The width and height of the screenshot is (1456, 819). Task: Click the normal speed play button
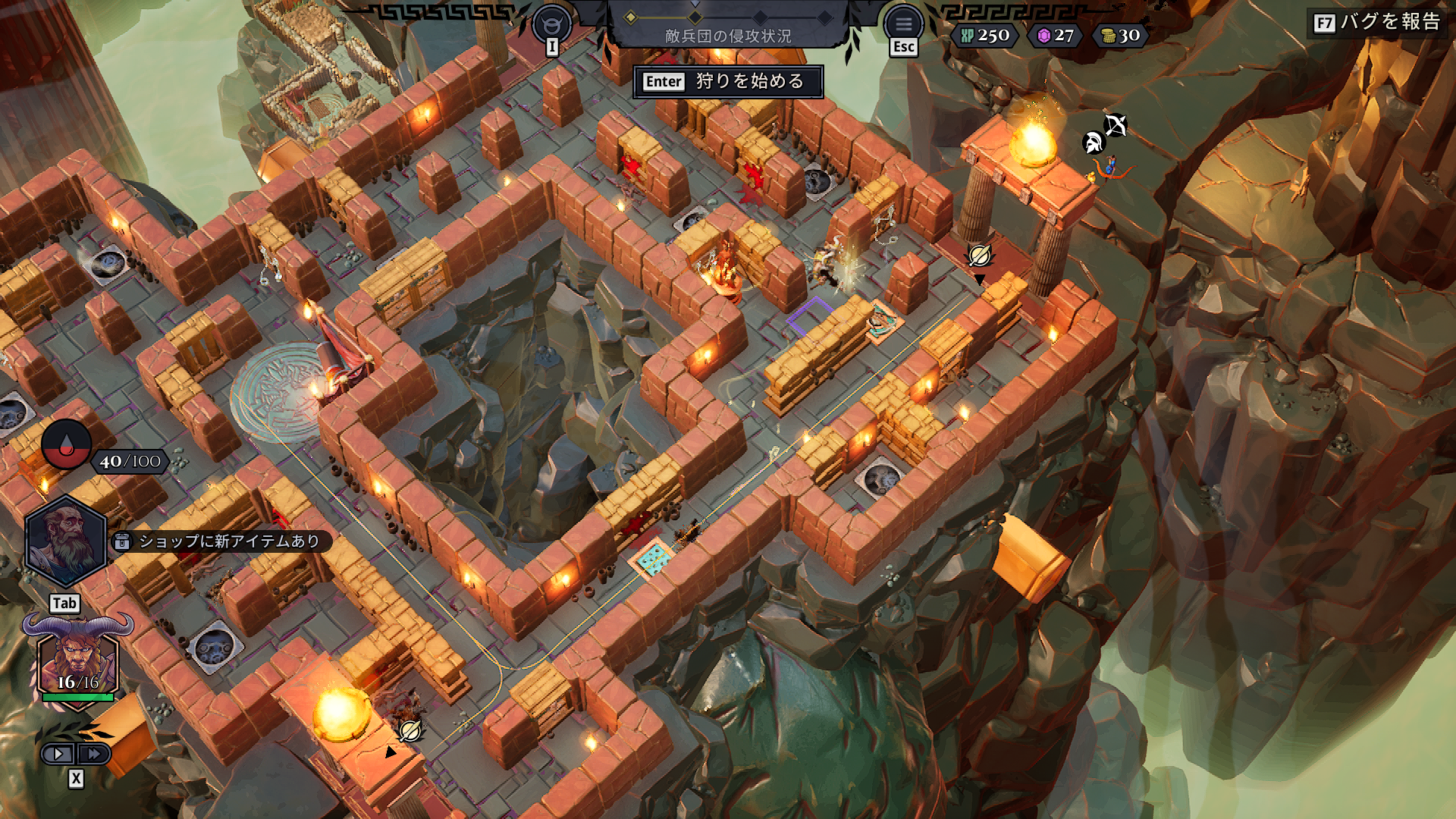pos(58,754)
